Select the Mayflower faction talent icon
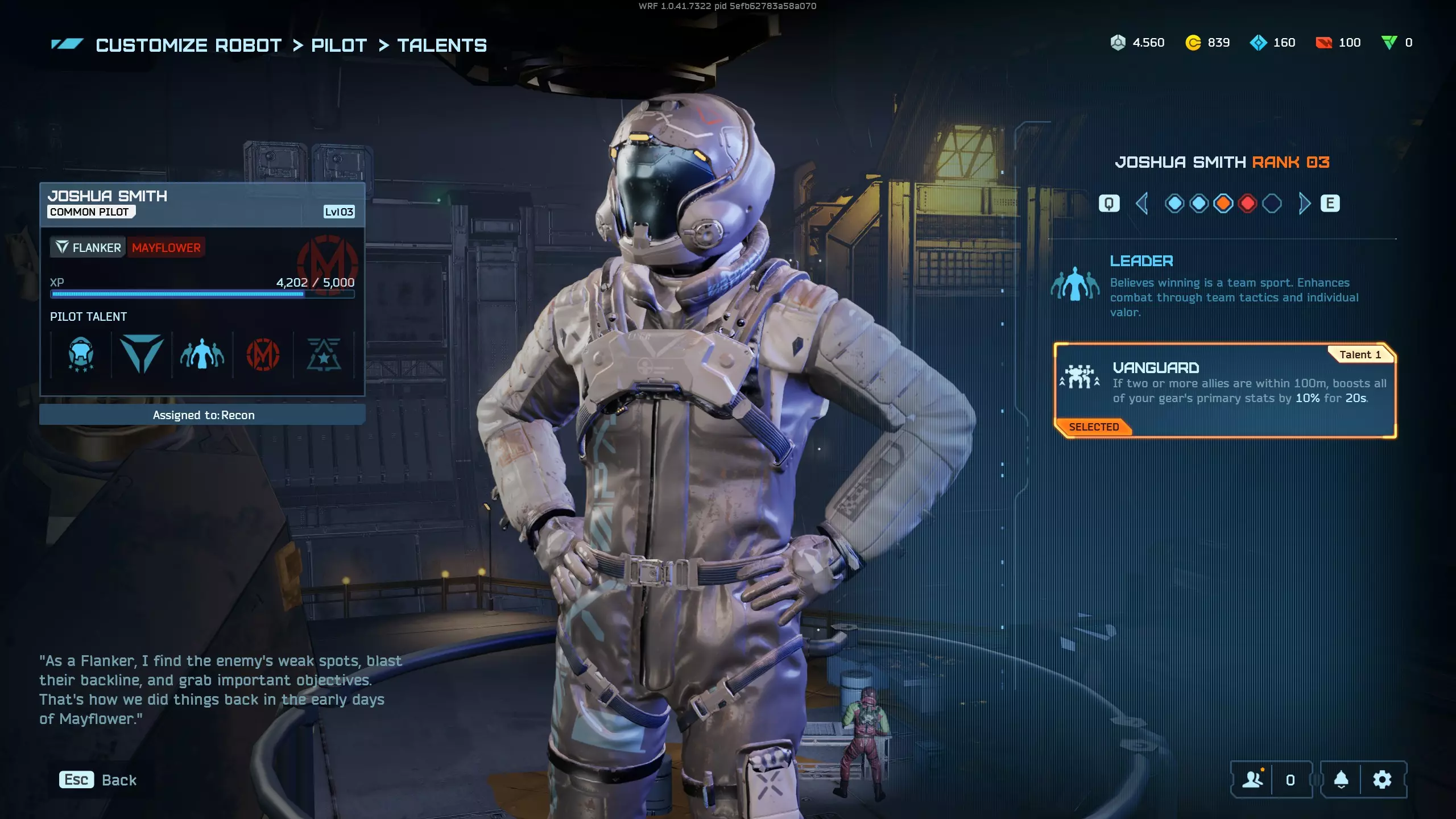 (x=263, y=355)
